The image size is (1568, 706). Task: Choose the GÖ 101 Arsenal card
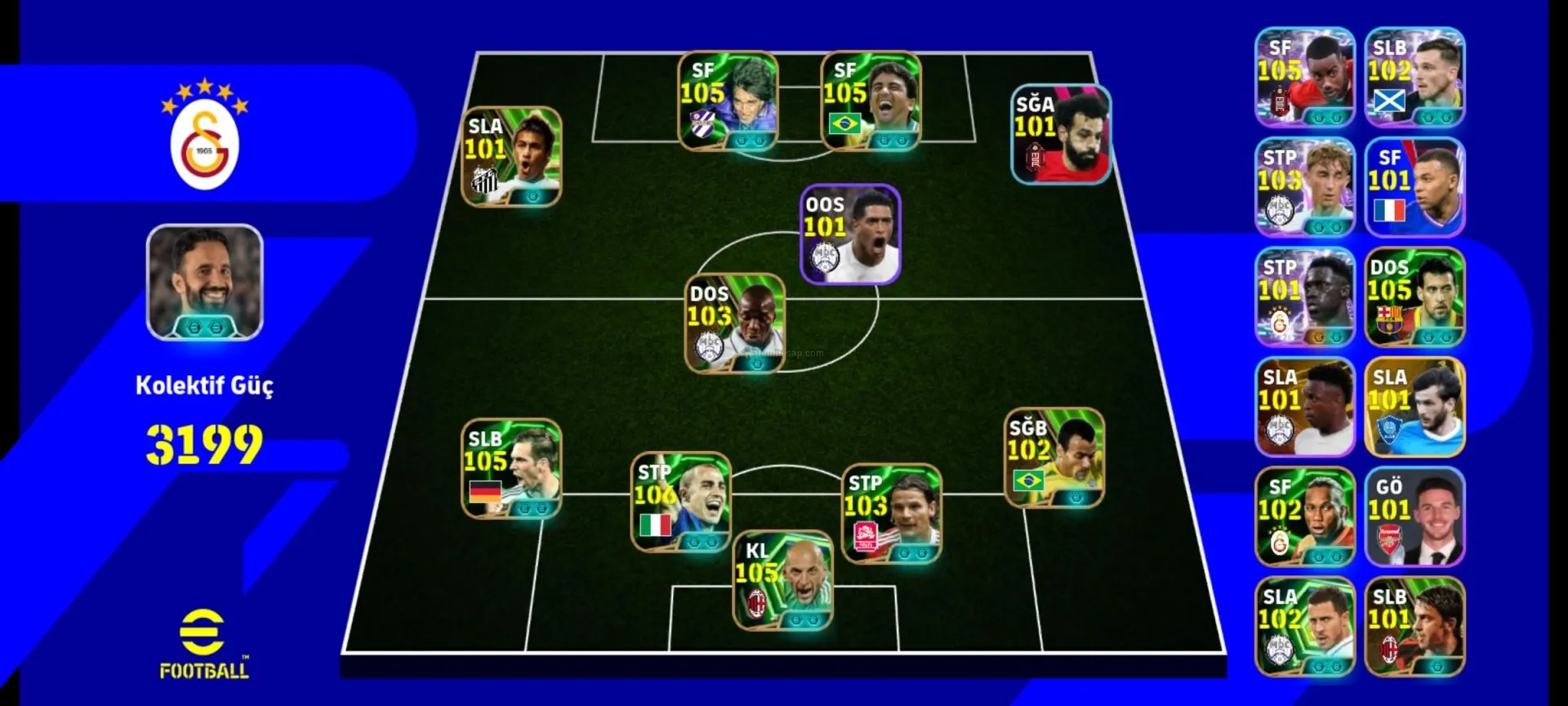pyautogui.click(x=1414, y=517)
